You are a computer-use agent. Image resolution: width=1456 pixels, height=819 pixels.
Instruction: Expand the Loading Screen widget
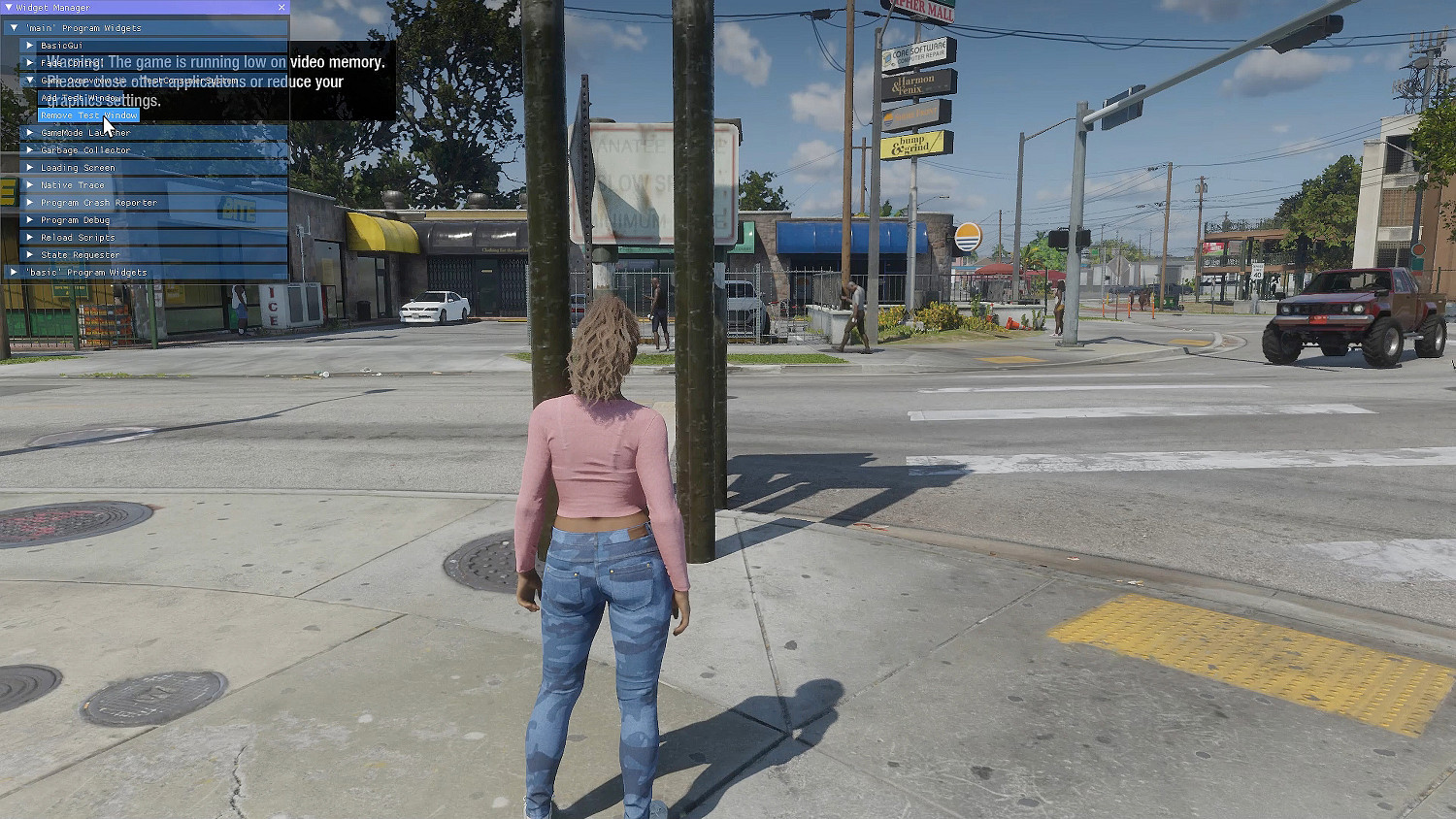coord(29,167)
